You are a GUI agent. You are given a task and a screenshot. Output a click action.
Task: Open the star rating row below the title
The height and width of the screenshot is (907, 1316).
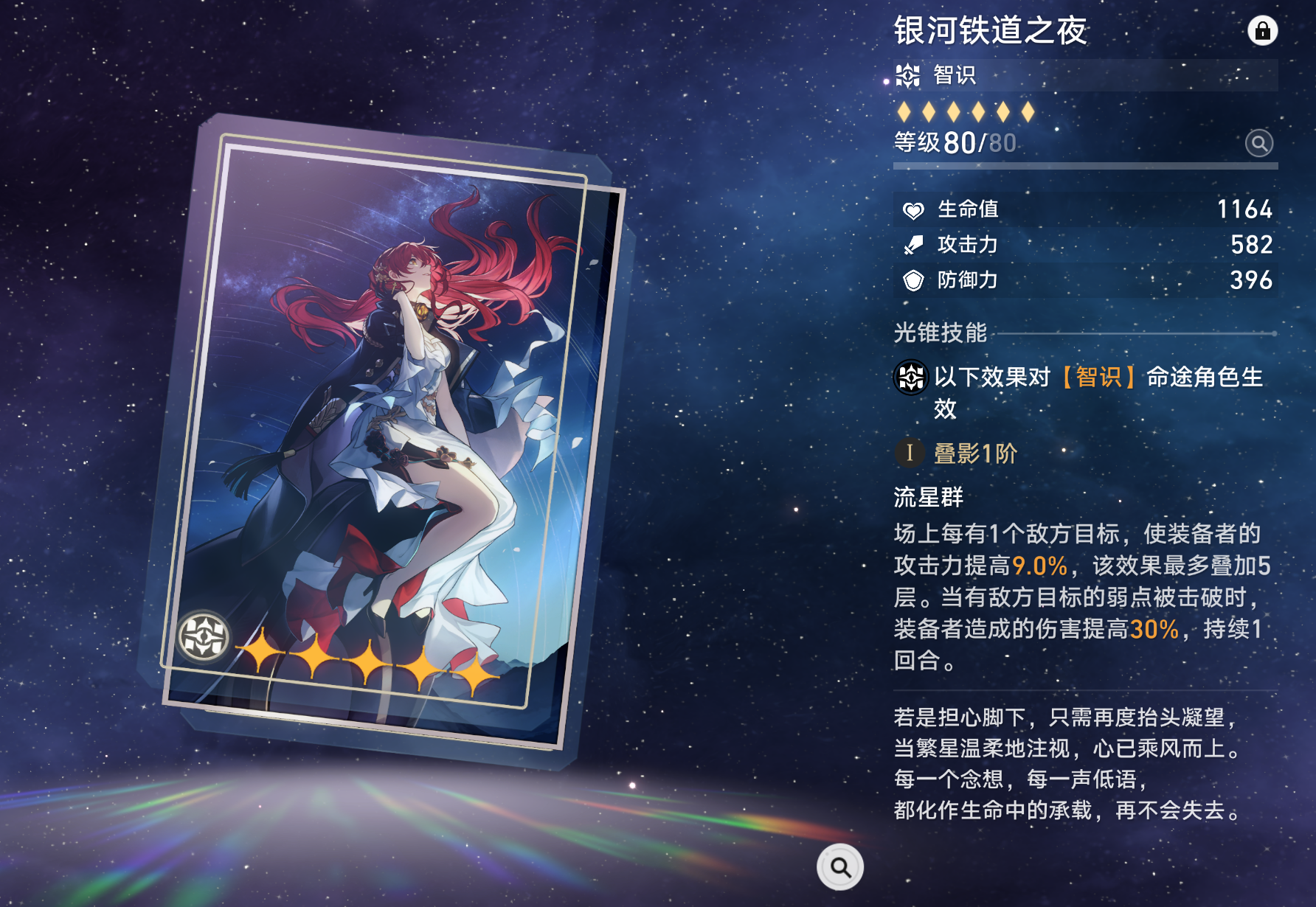click(965, 111)
